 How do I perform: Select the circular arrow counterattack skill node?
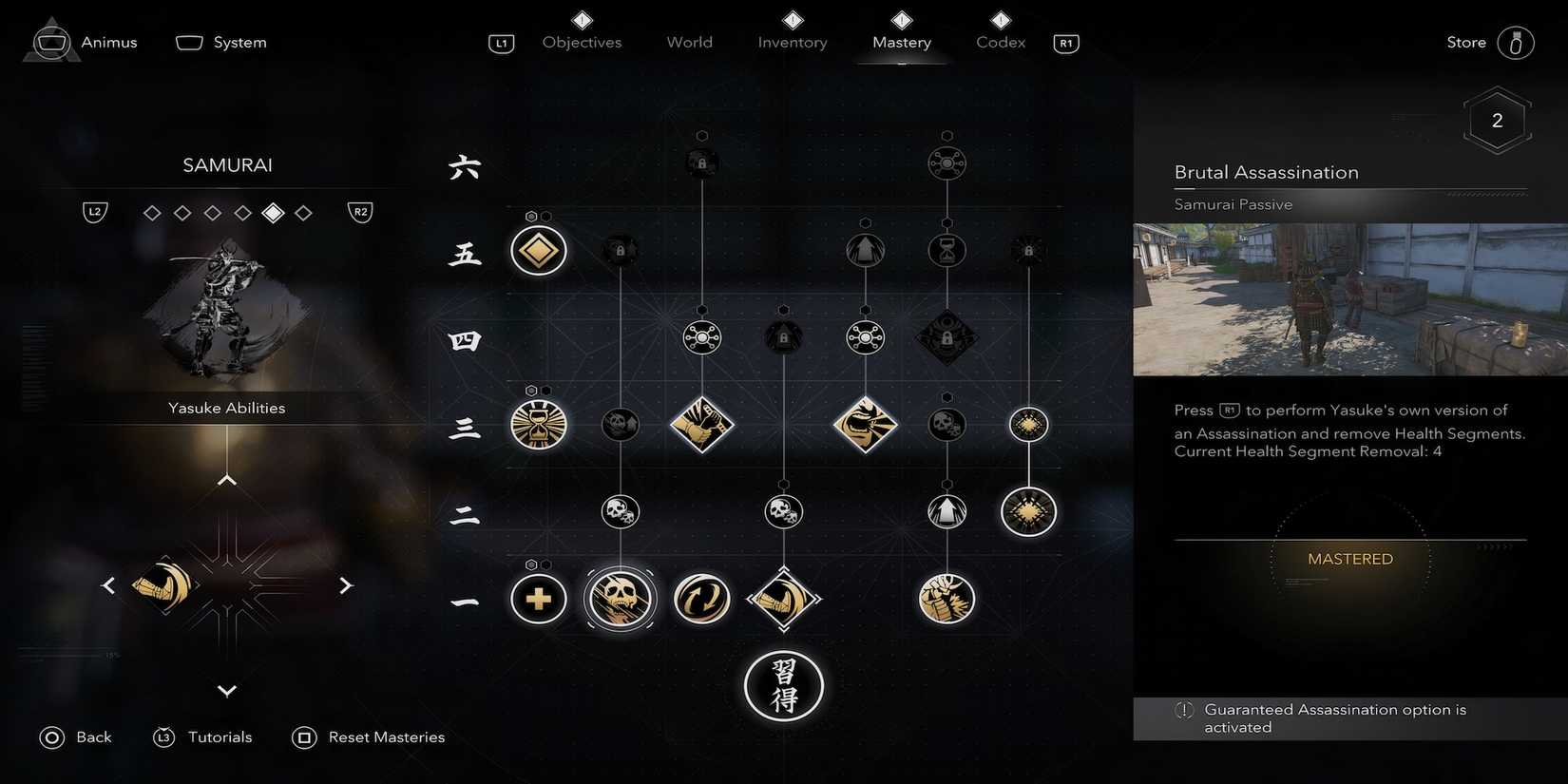coord(701,599)
